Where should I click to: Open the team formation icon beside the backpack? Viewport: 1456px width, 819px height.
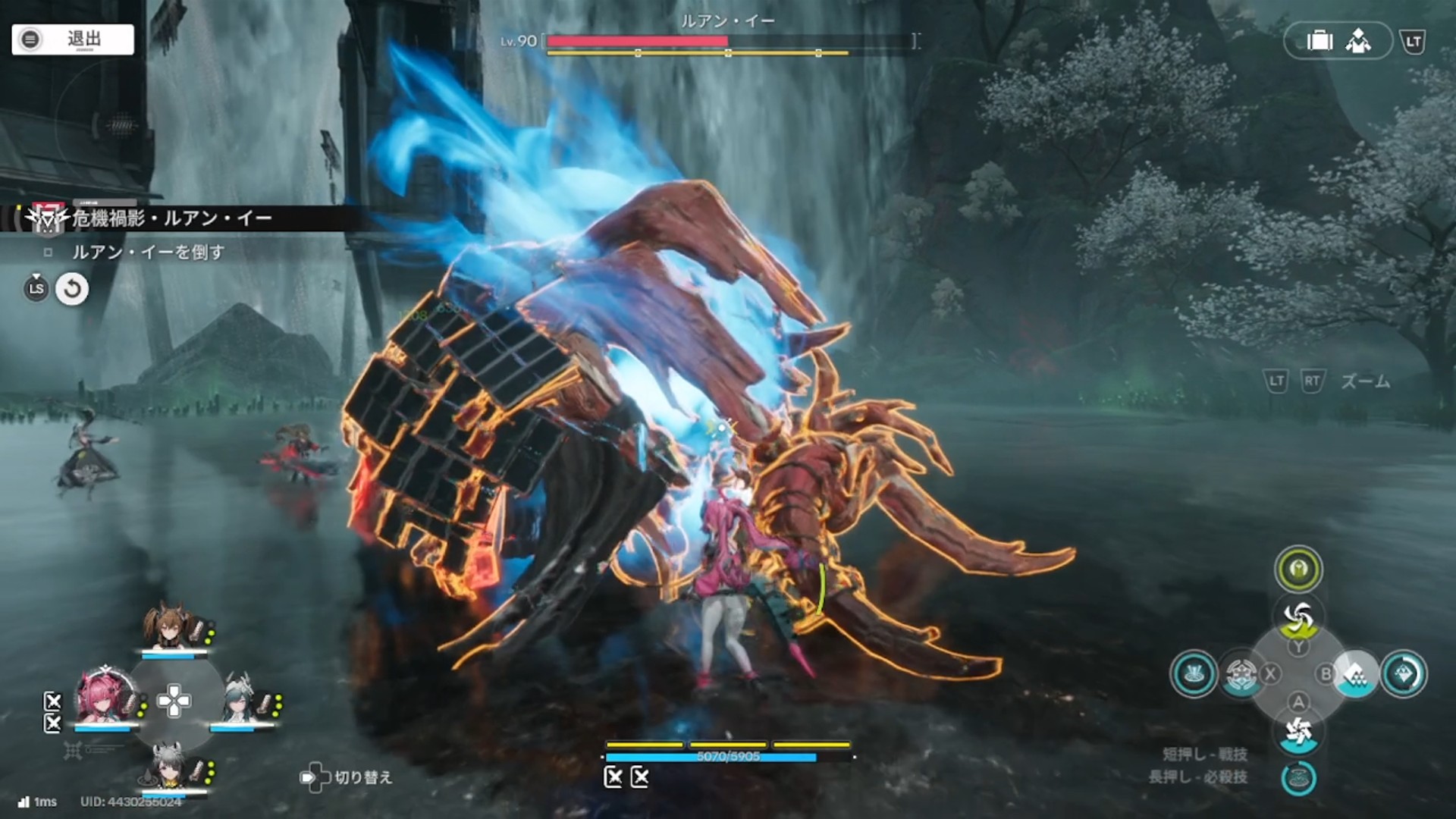tap(1357, 41)
